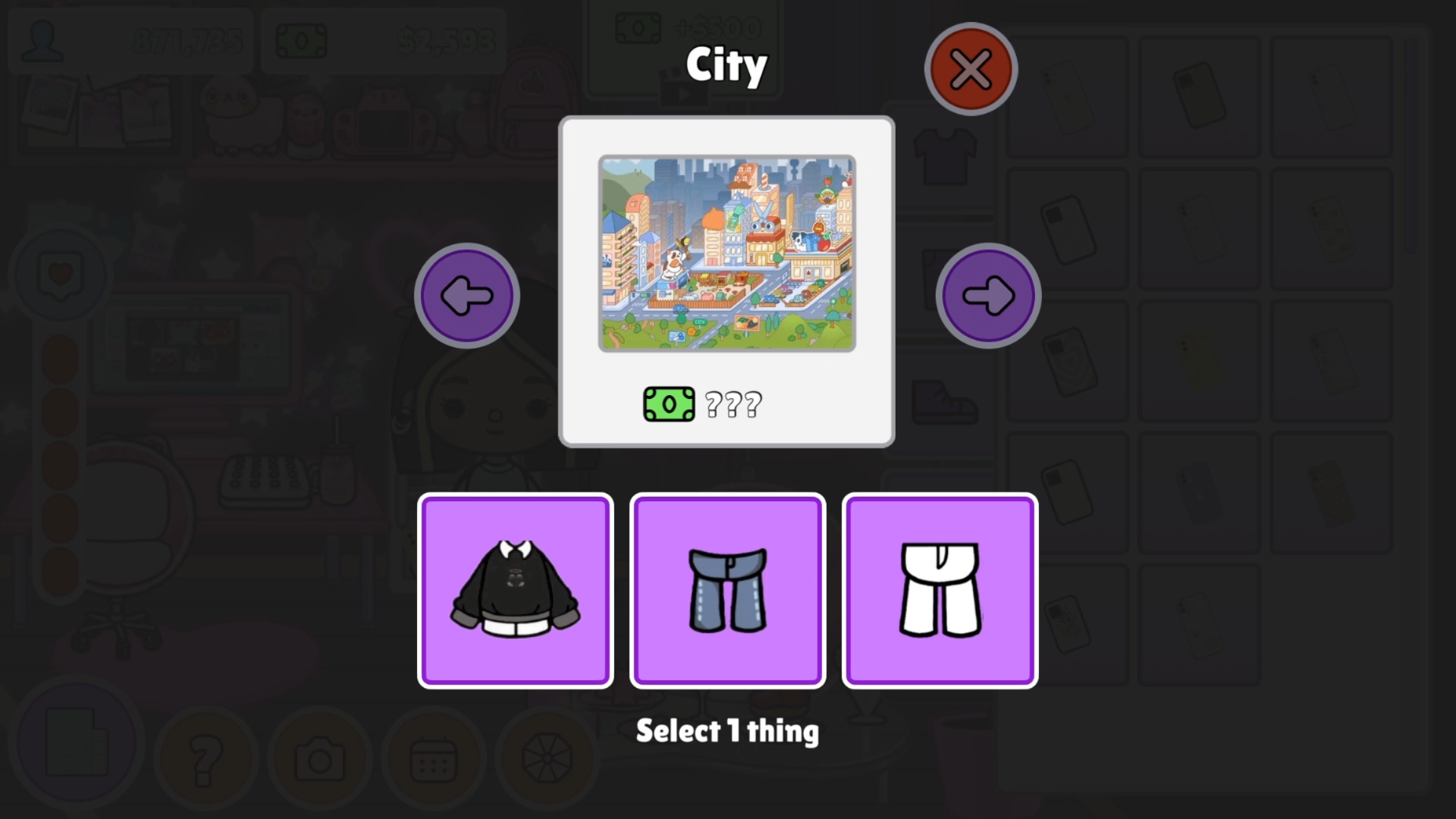1456x819 pixels.
Task: Select the blue jeans reward
Action: click(727, 590)
